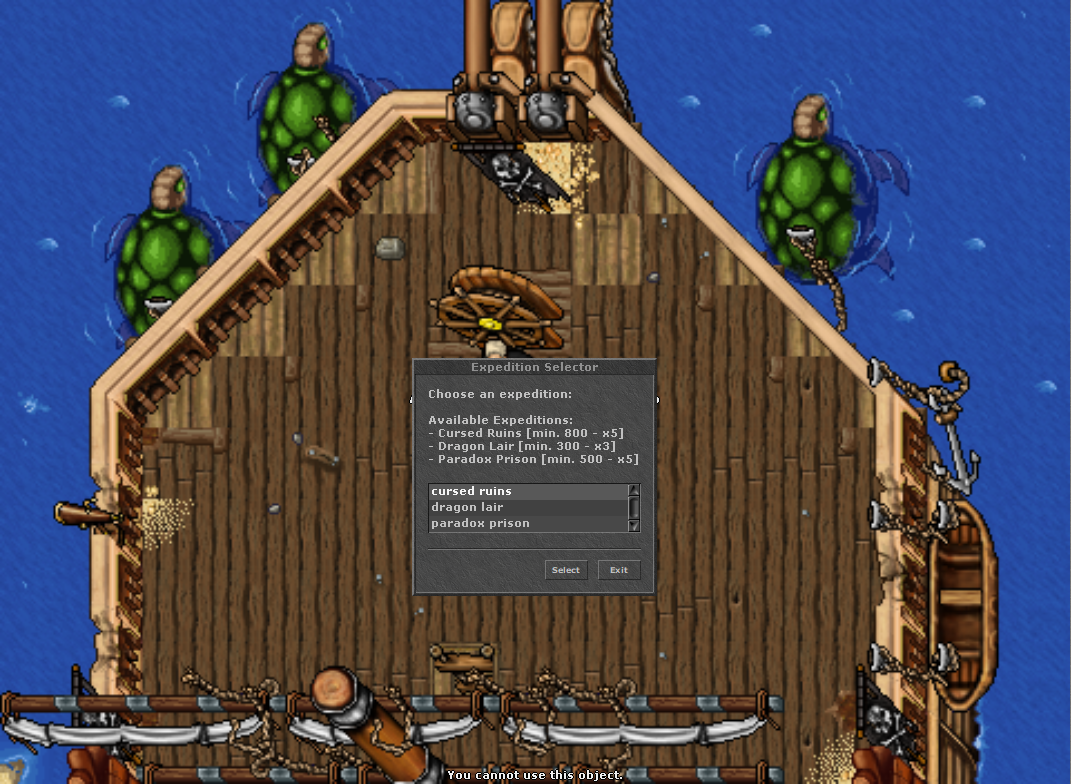Highlight the paradox prison list row
The width and height of the screenshot is (1071, 784).
tap(526, 523)
